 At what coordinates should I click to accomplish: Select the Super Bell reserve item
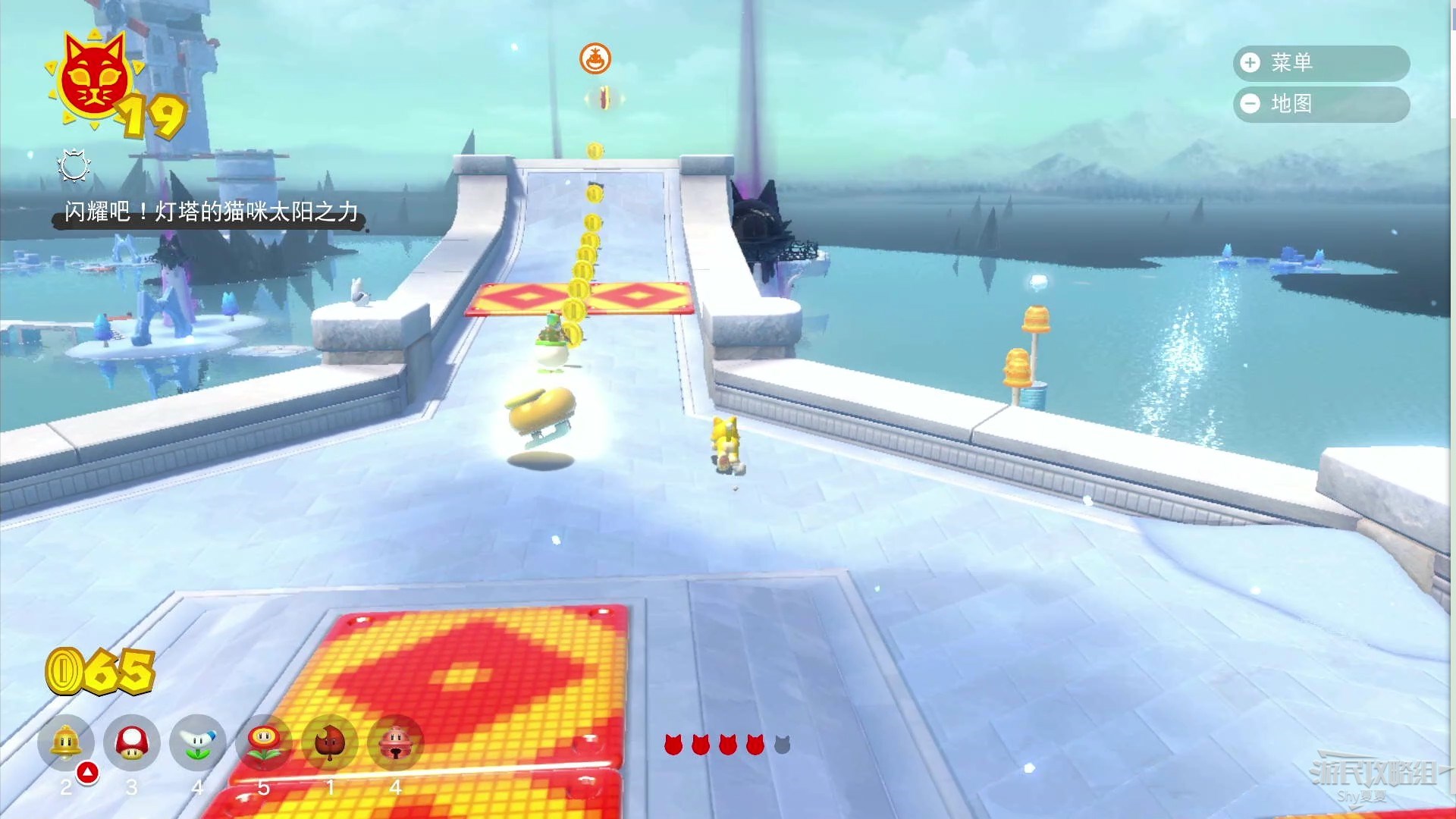pos(66,742)
